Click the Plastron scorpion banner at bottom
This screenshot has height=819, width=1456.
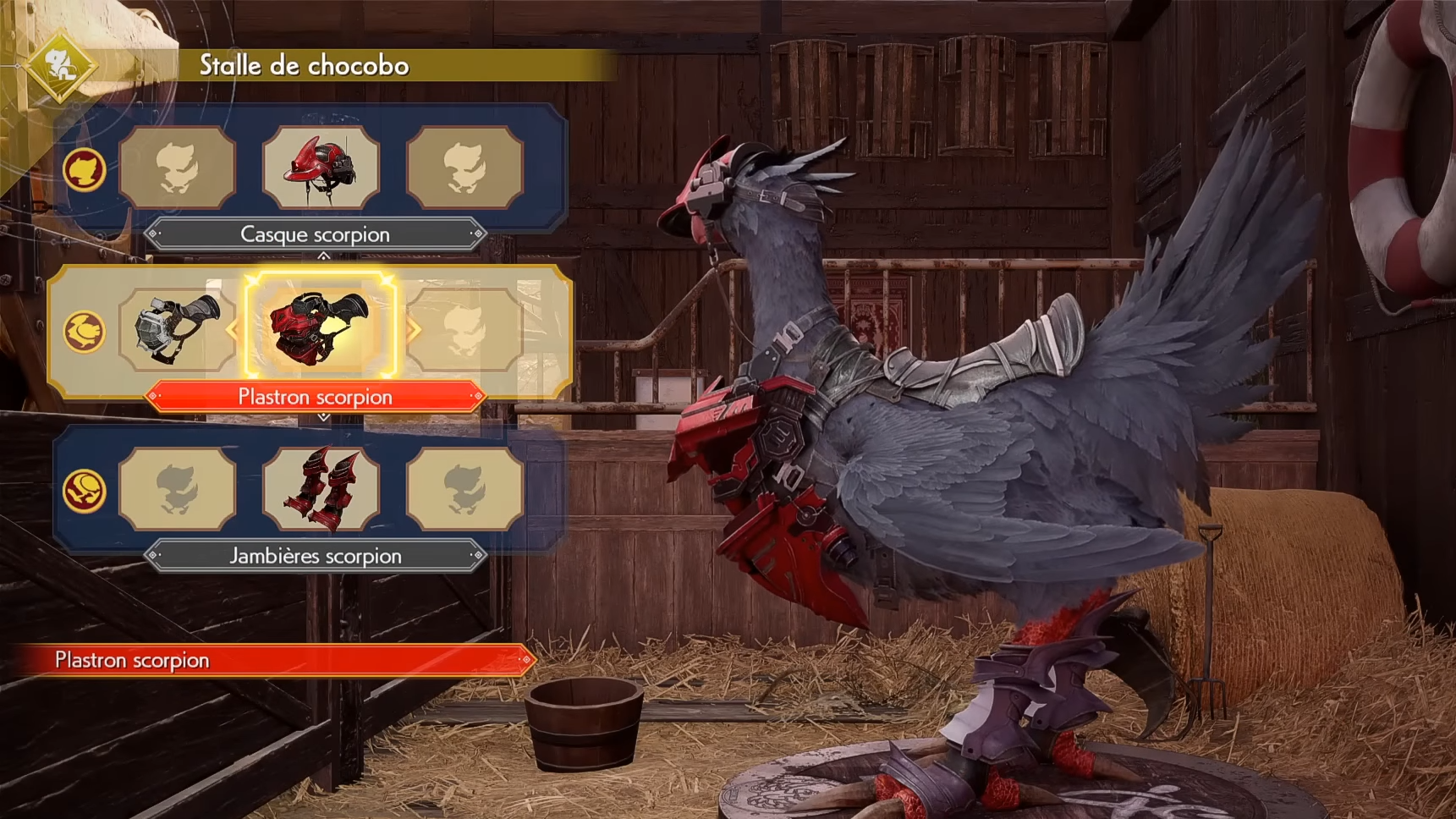pyautogui.click(x=262, y=659)
